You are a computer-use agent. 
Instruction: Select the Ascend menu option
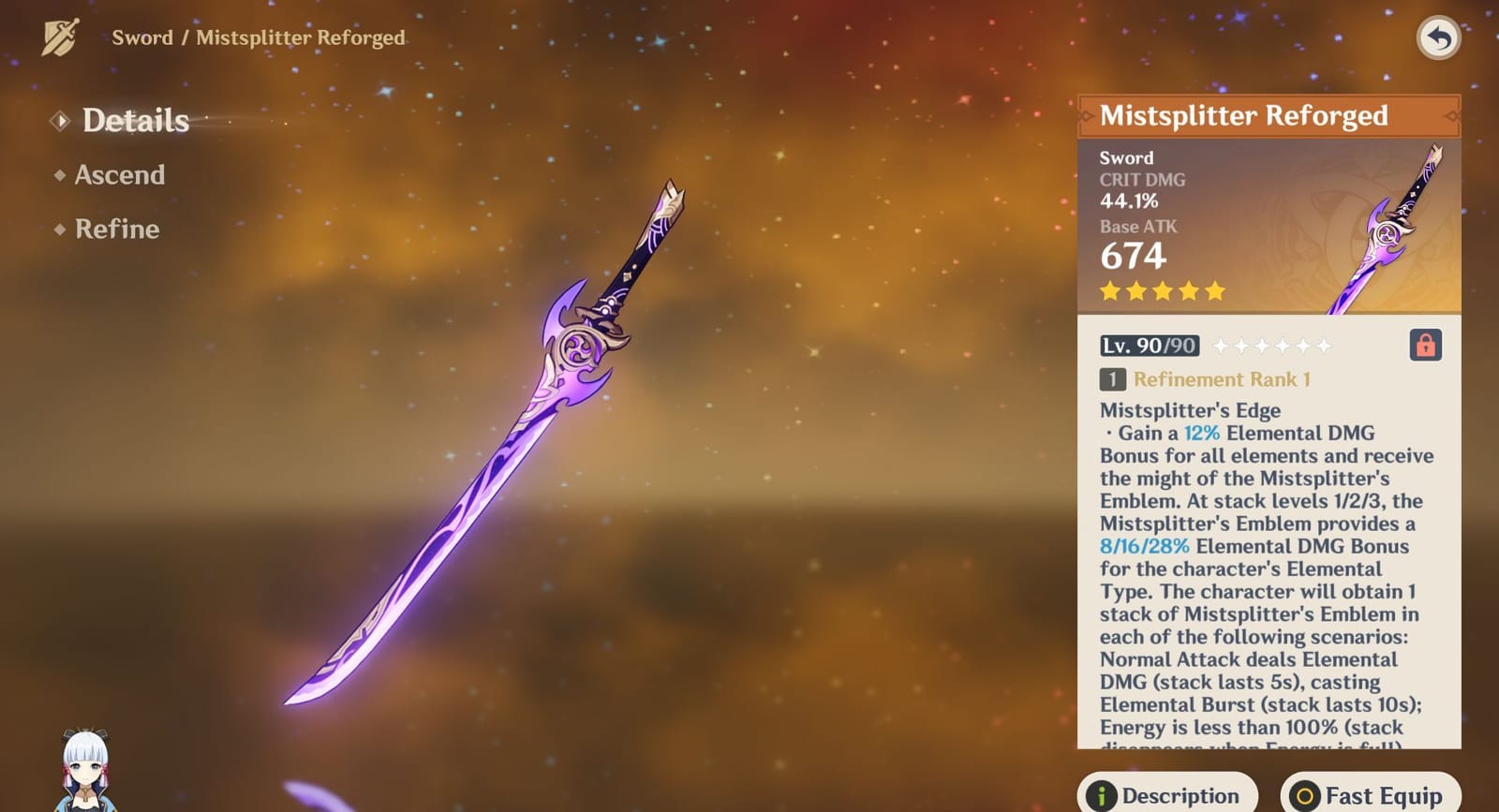click(119, 175)
